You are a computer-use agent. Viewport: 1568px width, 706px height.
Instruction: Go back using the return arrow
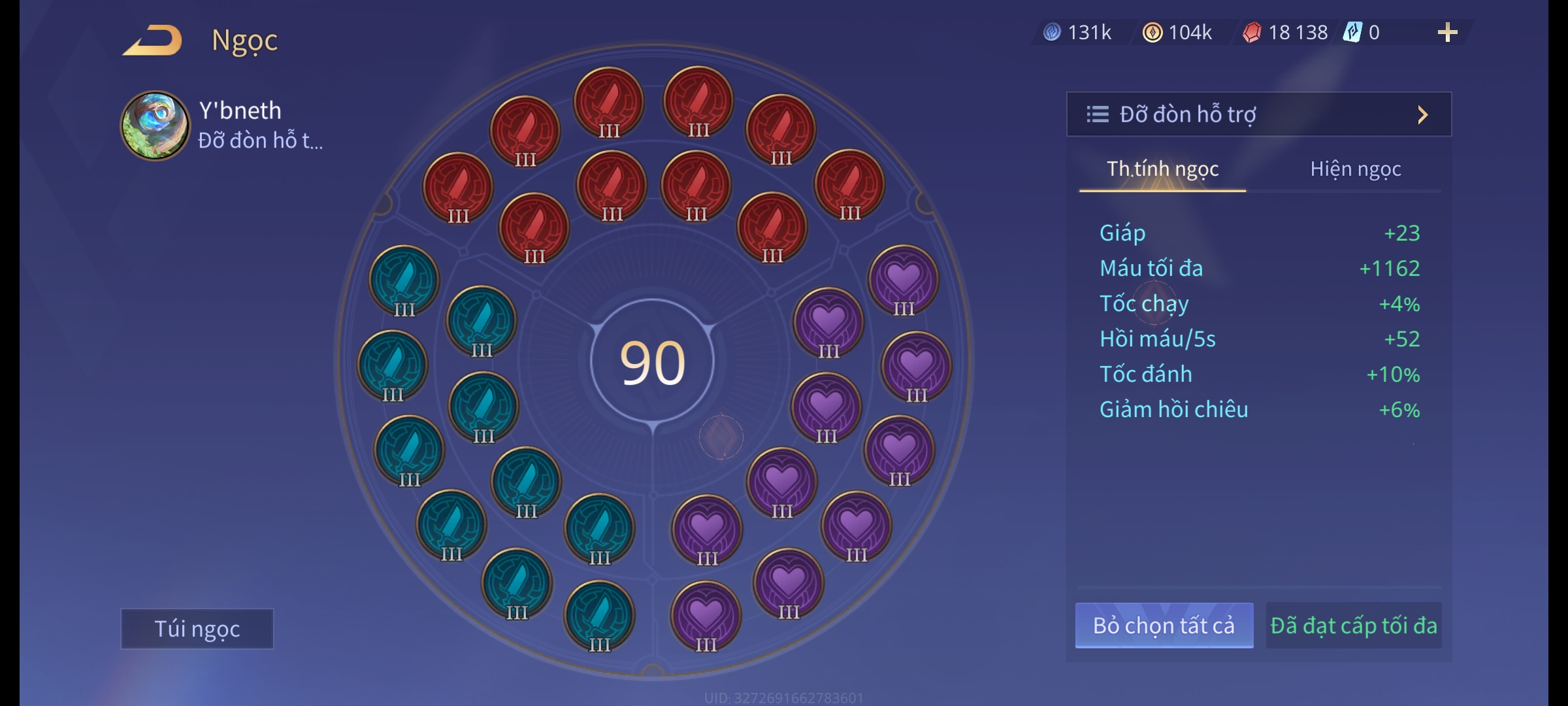[x=152, y=41]
